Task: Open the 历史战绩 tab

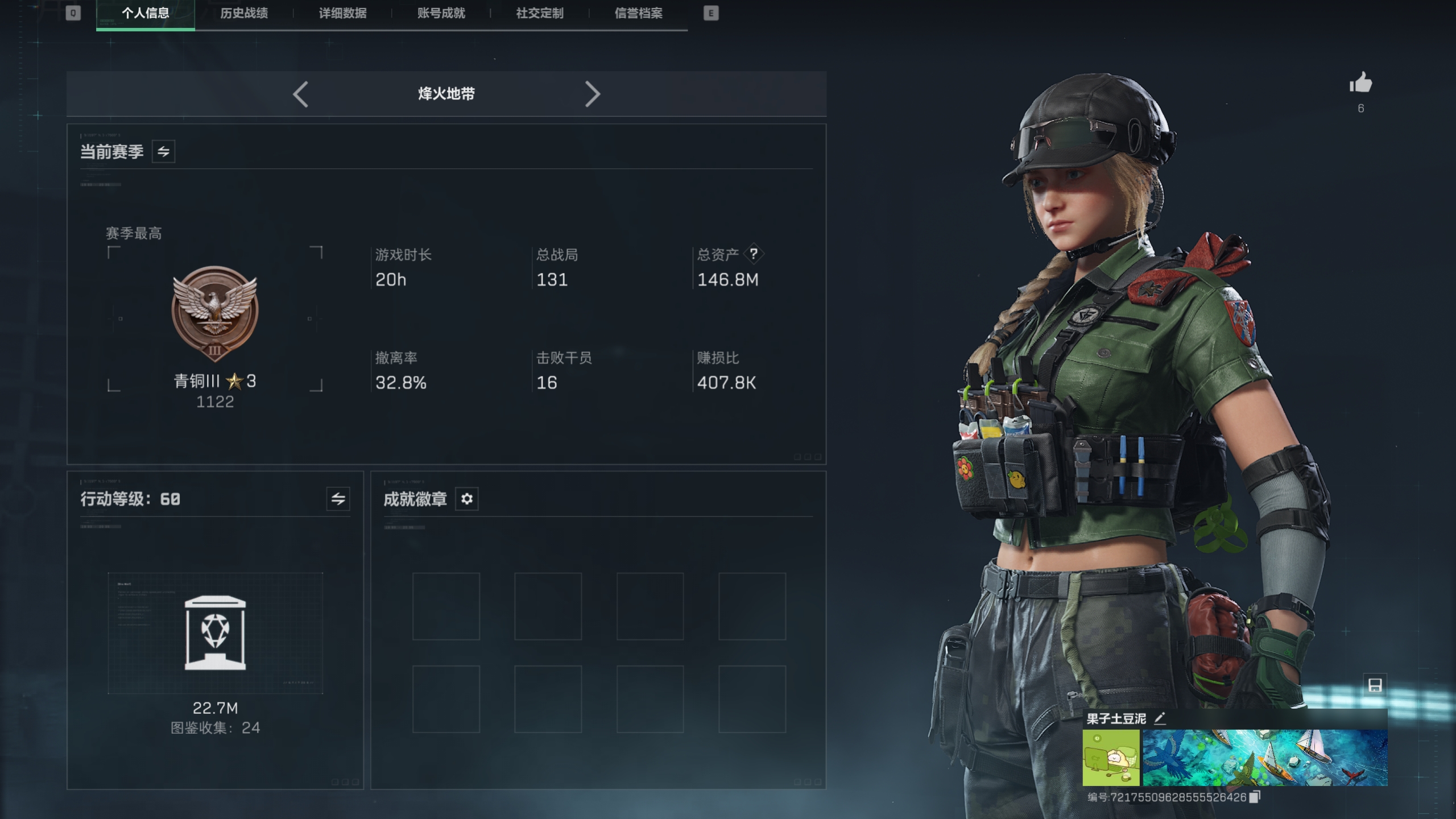Action: 244,13
